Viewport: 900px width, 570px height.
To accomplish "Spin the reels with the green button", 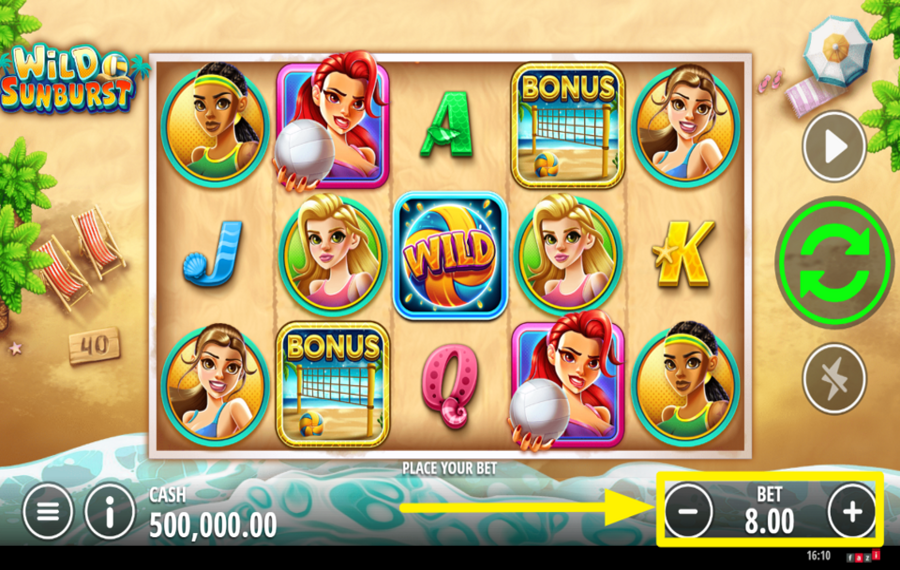I will pos(834,262).
